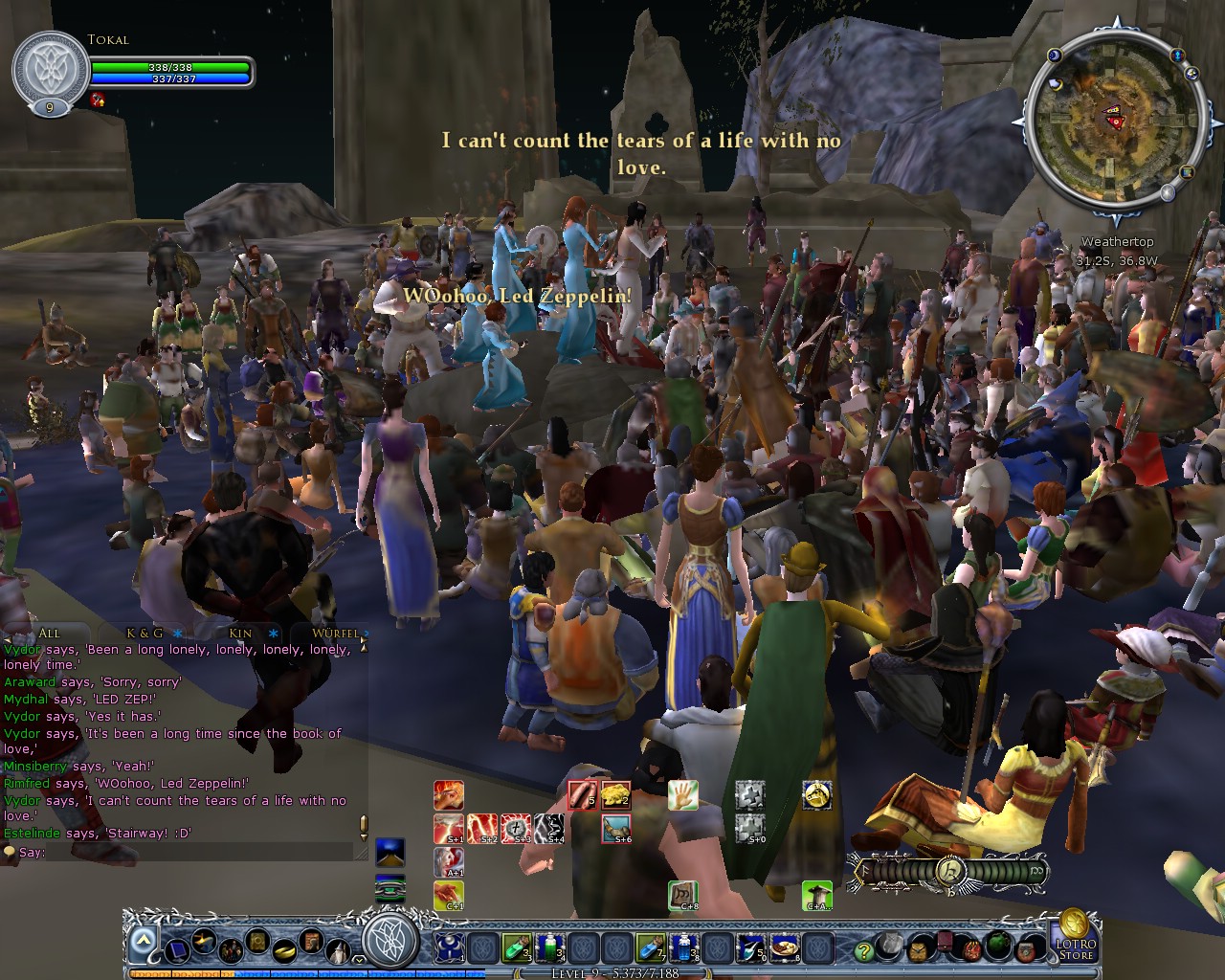1225x980 pixels.
Task: Blow the horn skill marked S+6
Action: (x=617, y=827)
